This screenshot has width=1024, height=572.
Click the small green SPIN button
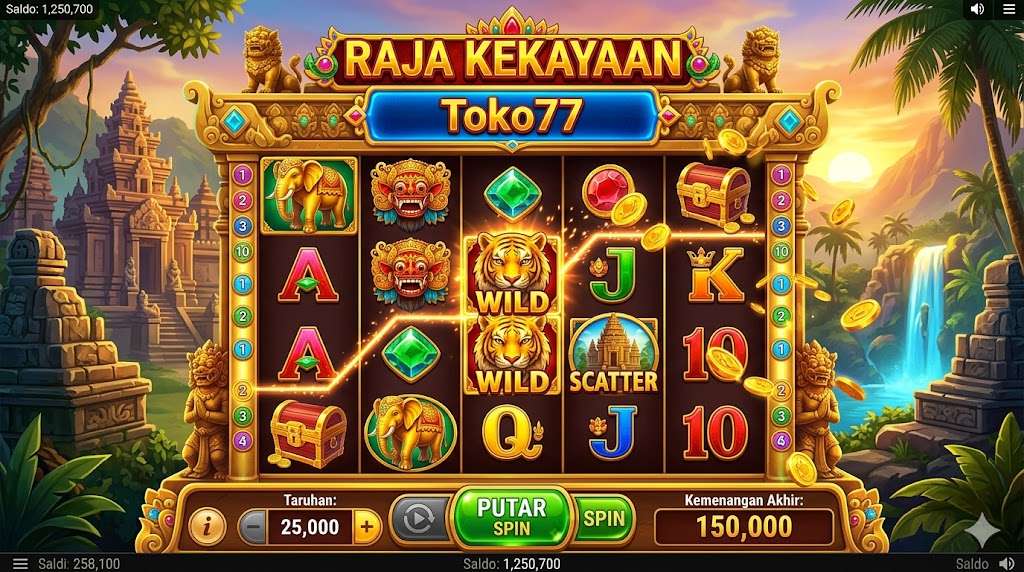(x=604, y=518)
